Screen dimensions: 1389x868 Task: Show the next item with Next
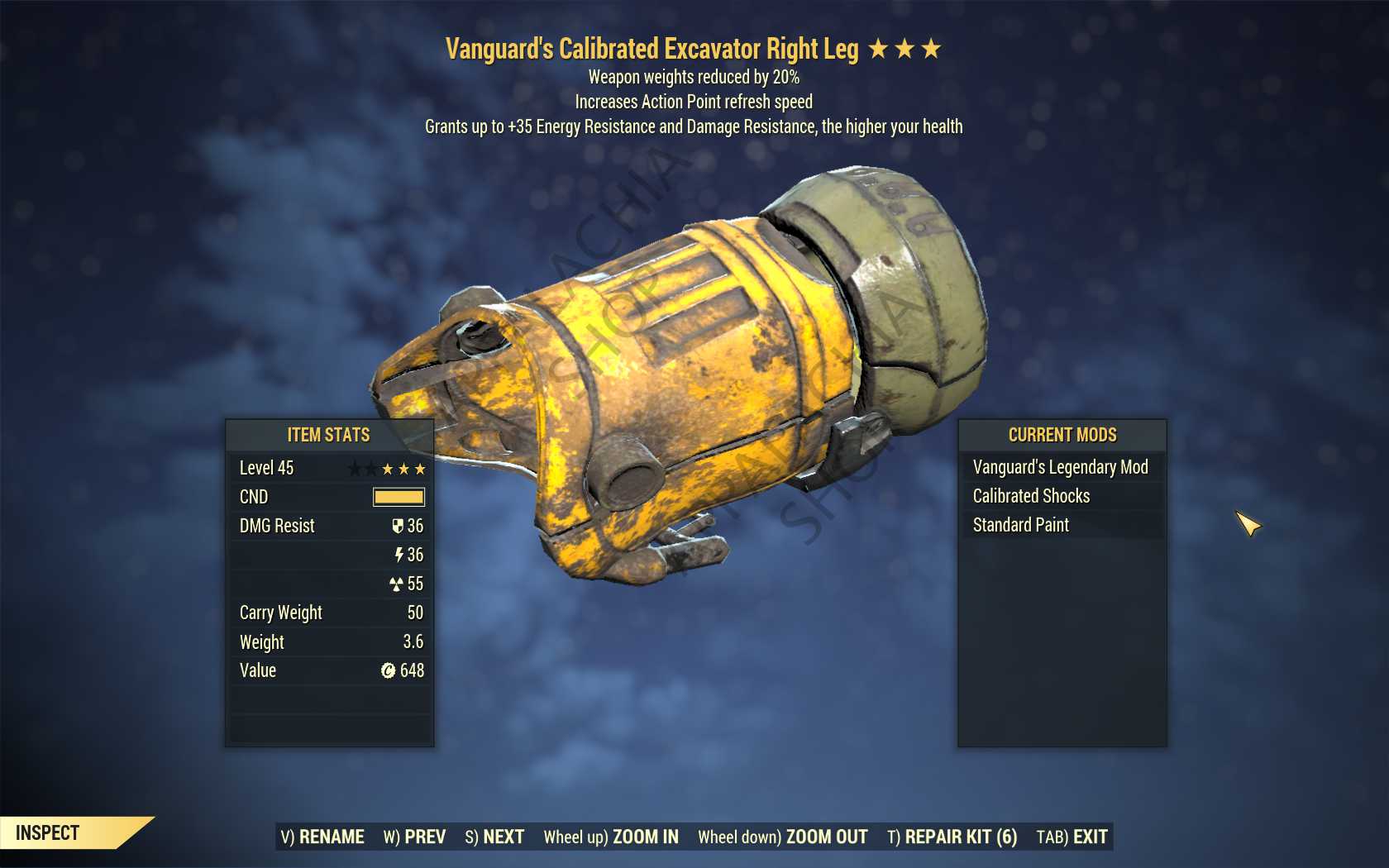coord(494,837)
